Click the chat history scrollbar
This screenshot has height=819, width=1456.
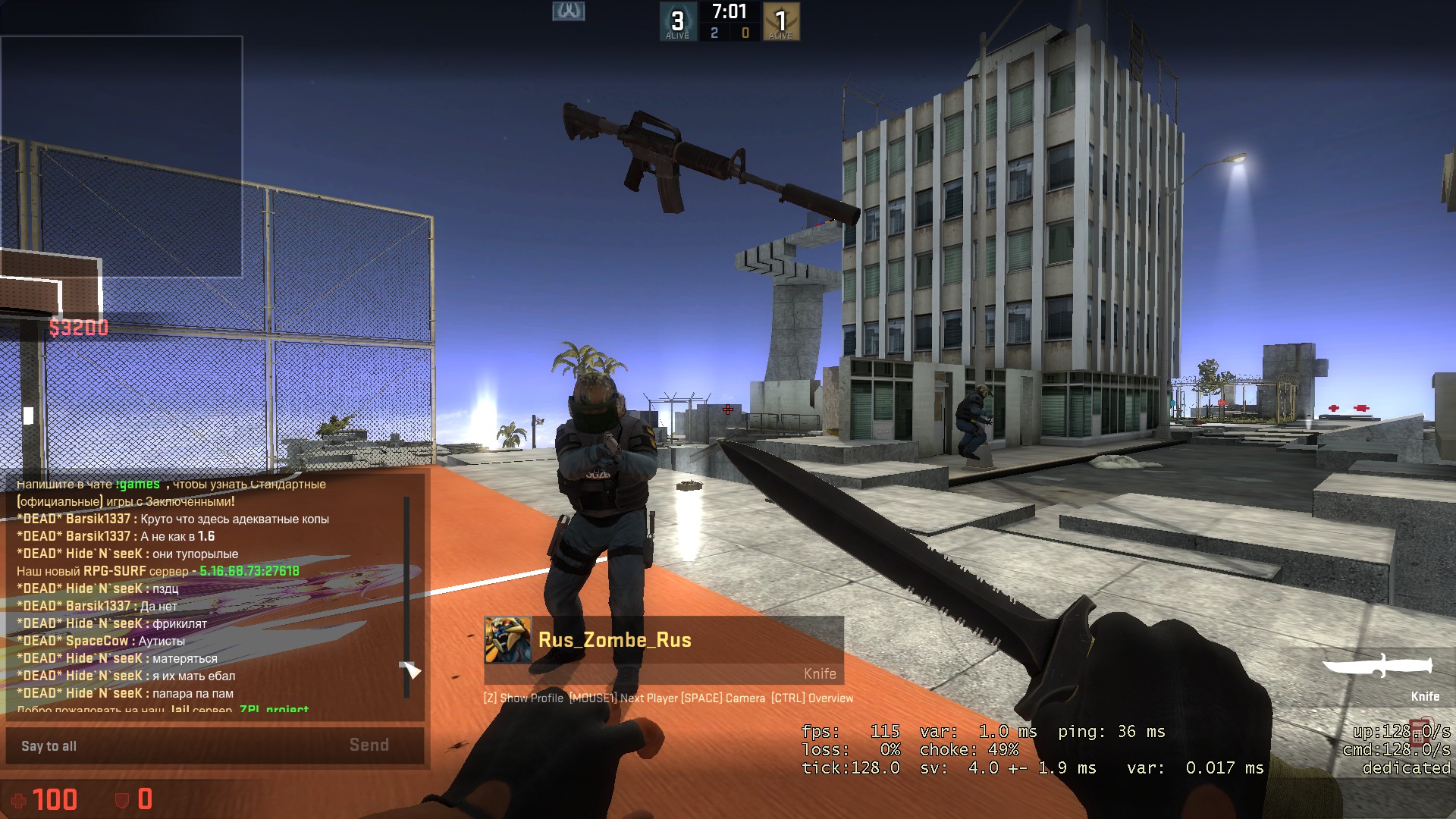tap(407, 597)
